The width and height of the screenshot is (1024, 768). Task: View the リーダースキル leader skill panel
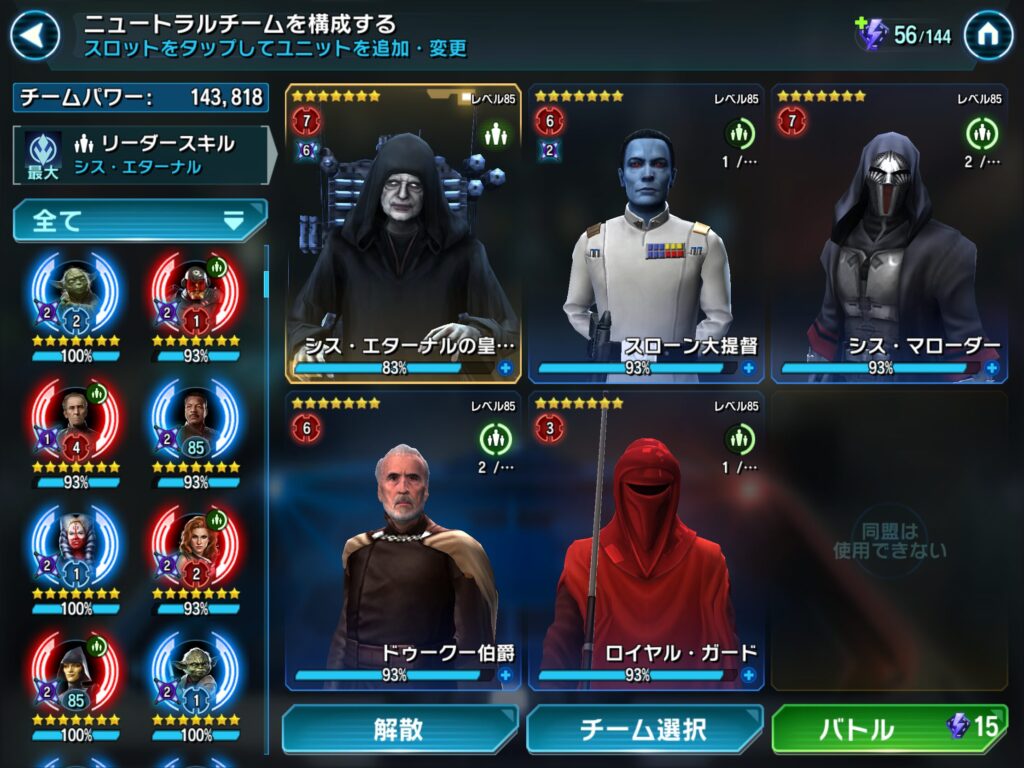point(140,155)
